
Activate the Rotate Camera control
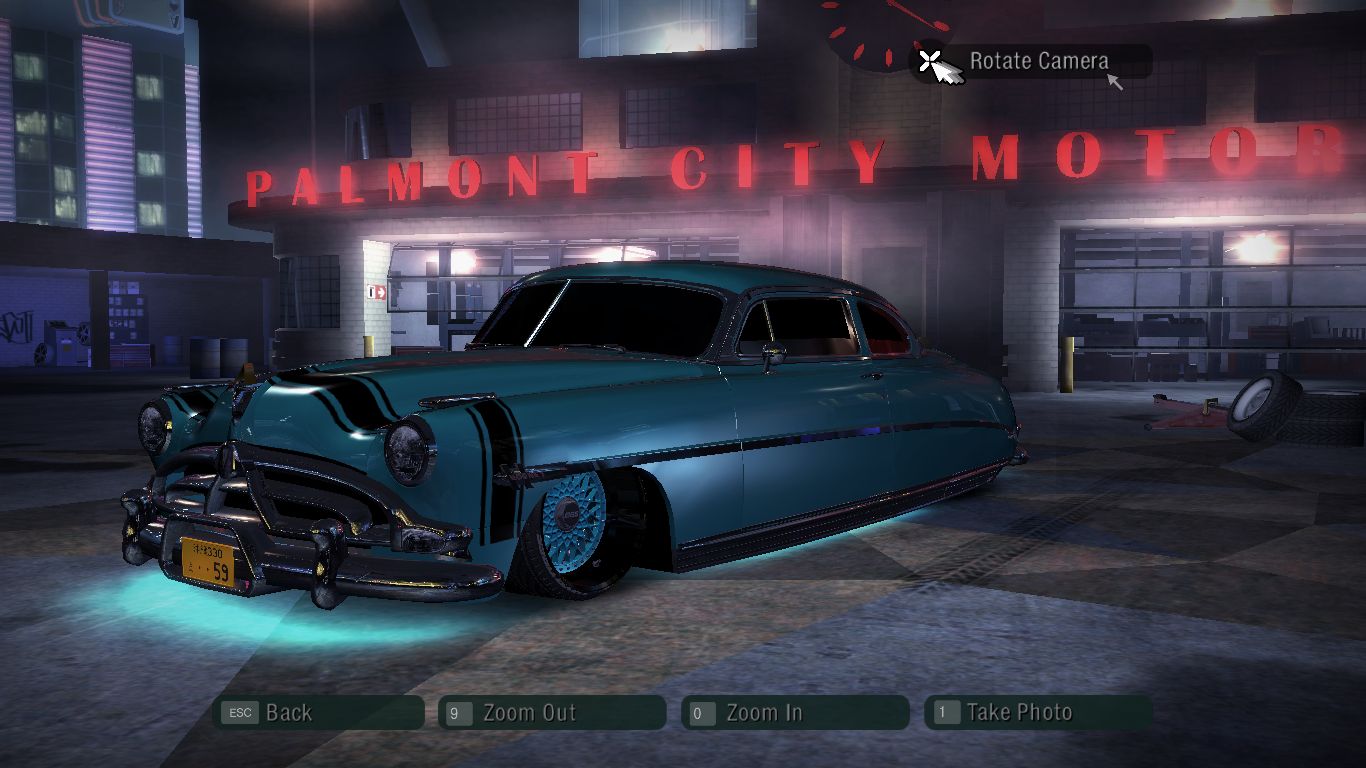coord(1030,62)
